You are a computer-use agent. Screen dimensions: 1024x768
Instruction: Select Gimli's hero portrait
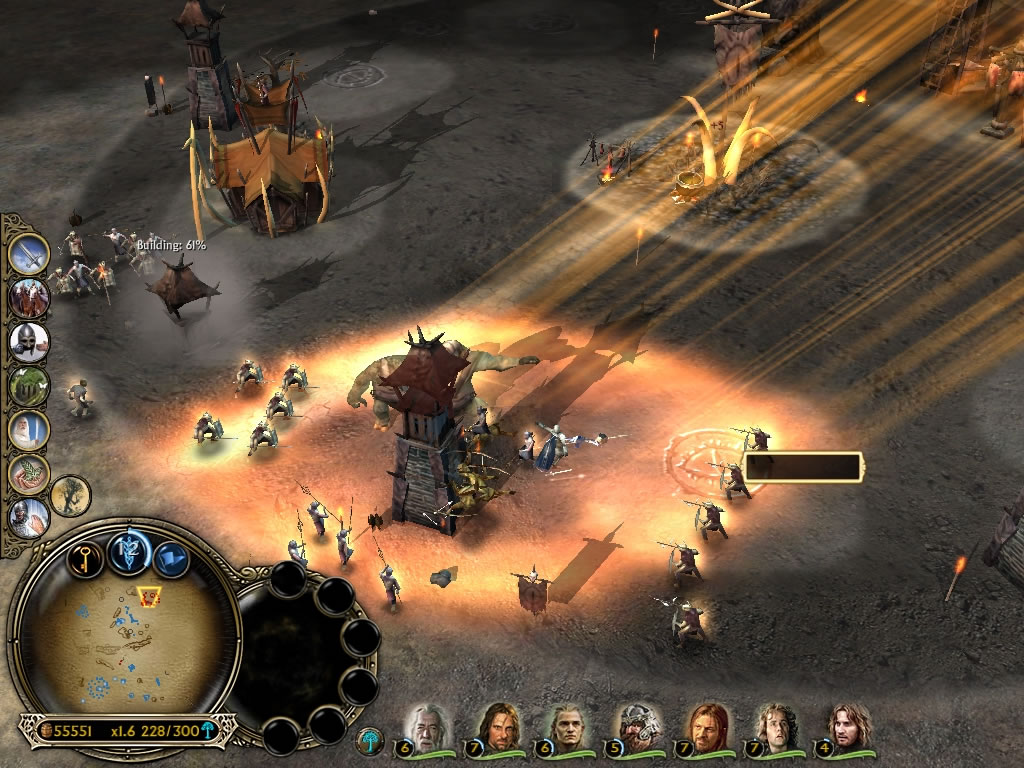(637, 727)
